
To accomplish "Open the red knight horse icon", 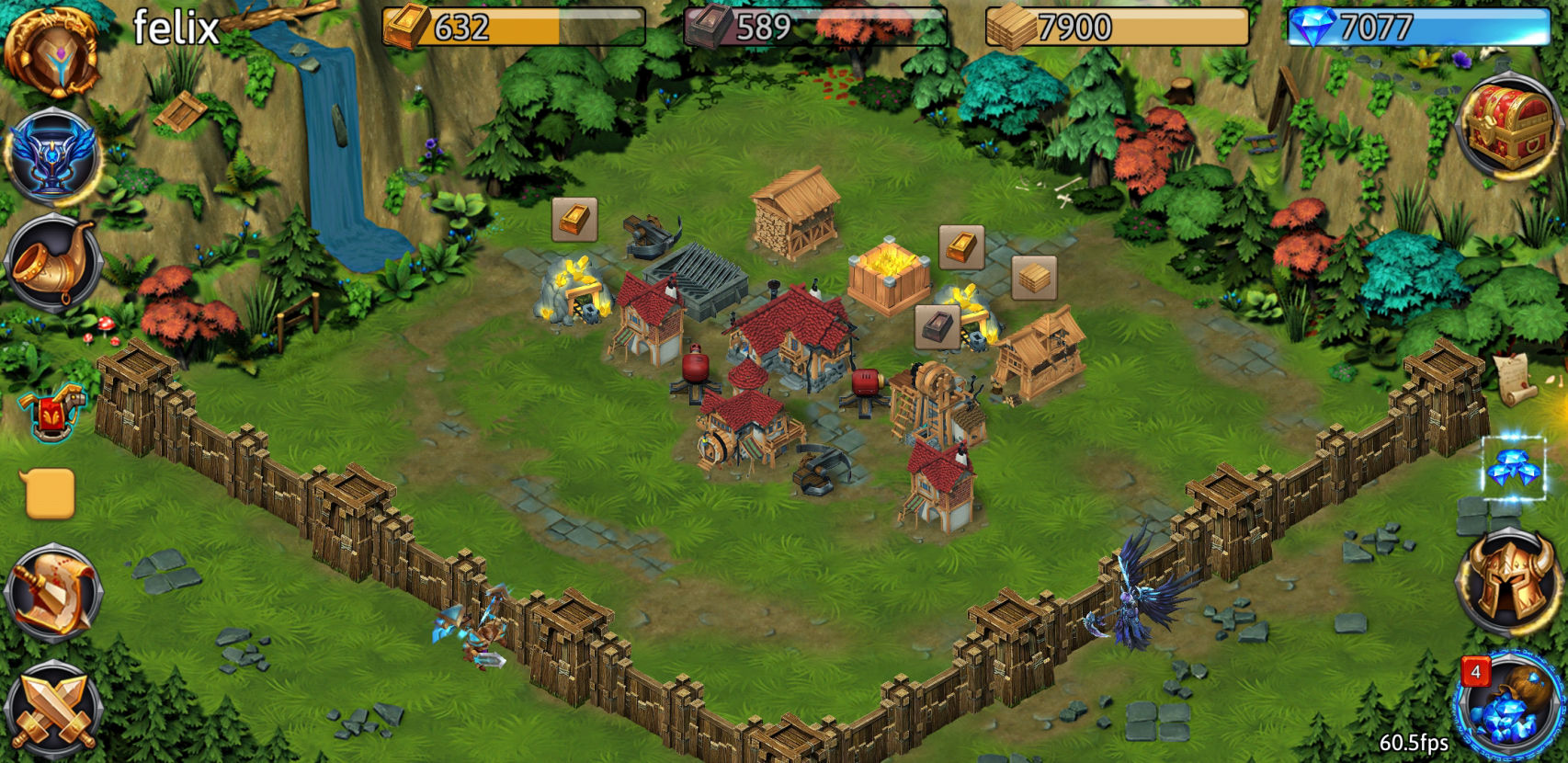I will [53, 413].
